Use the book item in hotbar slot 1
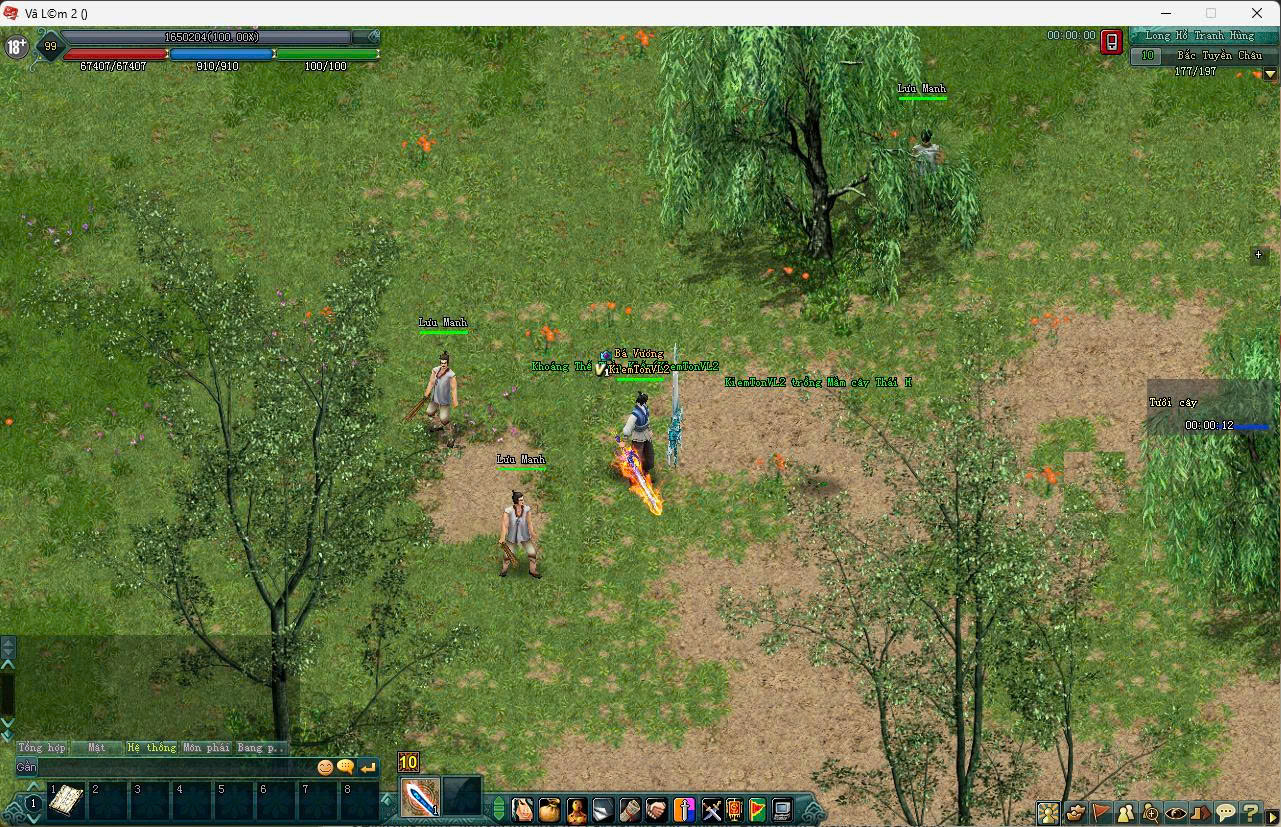The width and height of the screenshot is (1281, 827). [x=66, y=801]
